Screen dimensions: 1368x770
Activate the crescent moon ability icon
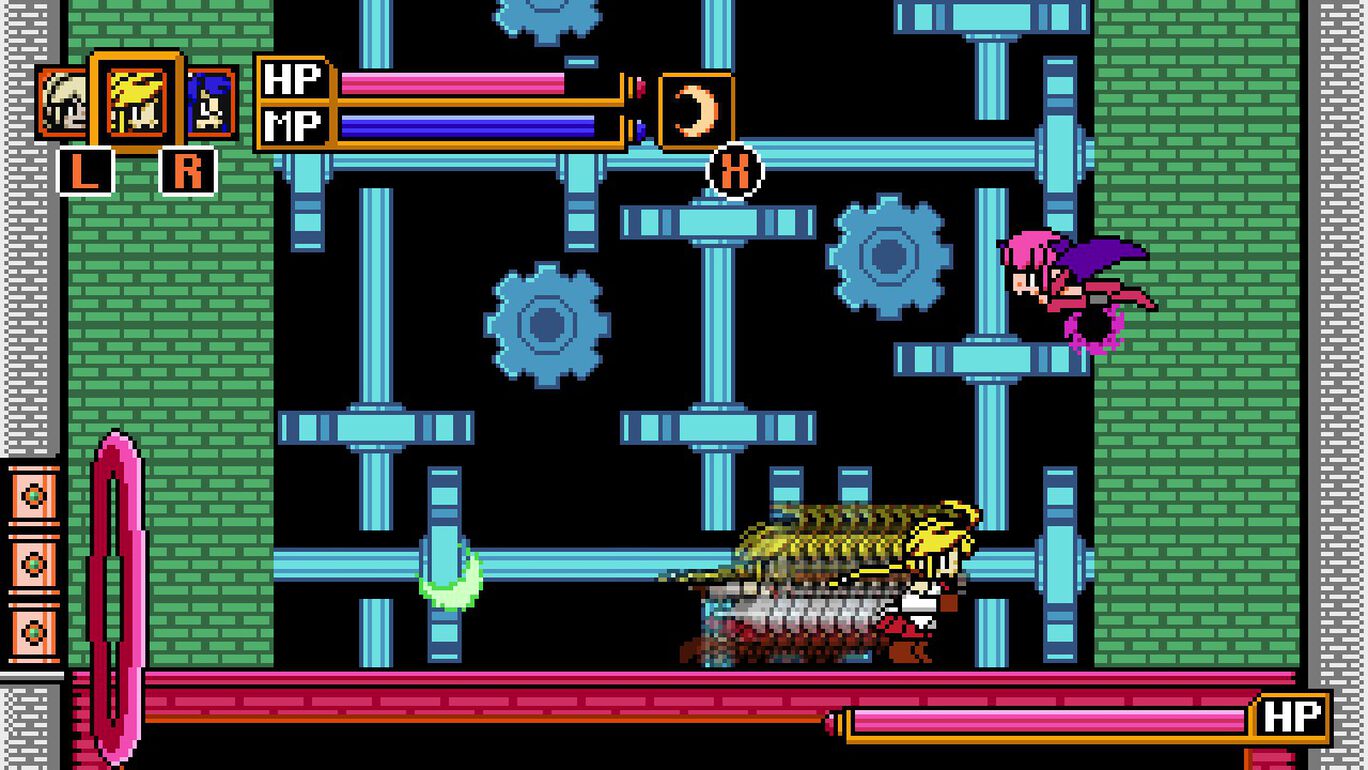tap(696, 111)
